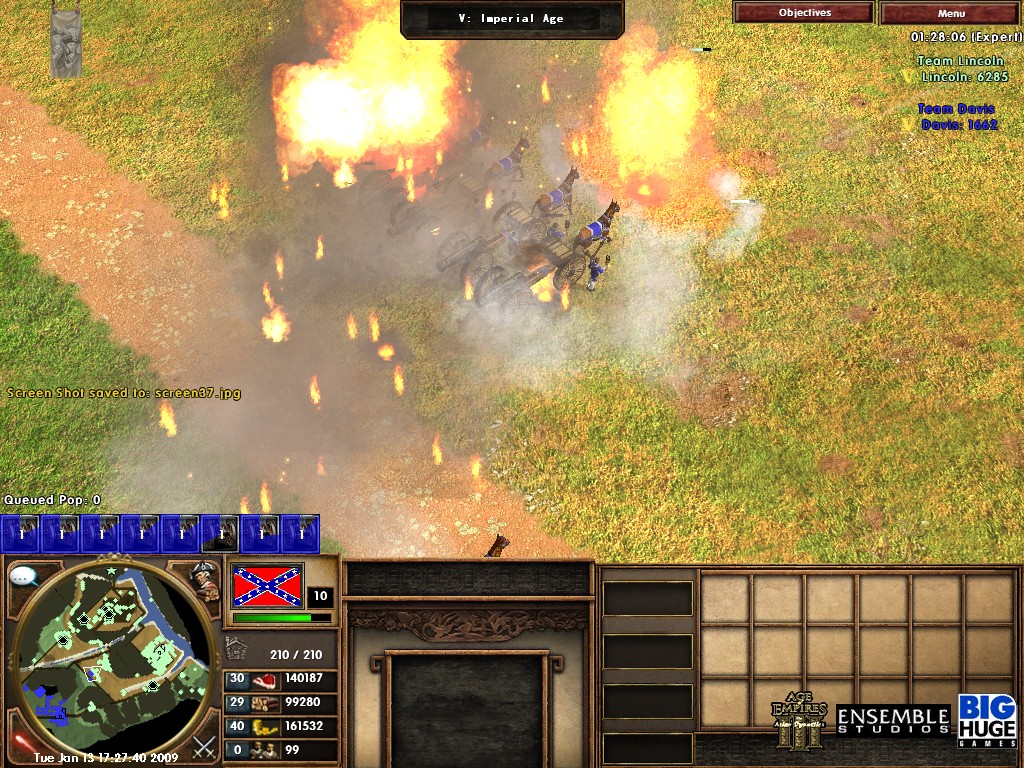Open chat via the speech bubble icon
The height and width of the screenshot is (768, 1024).
coord(23,576)
